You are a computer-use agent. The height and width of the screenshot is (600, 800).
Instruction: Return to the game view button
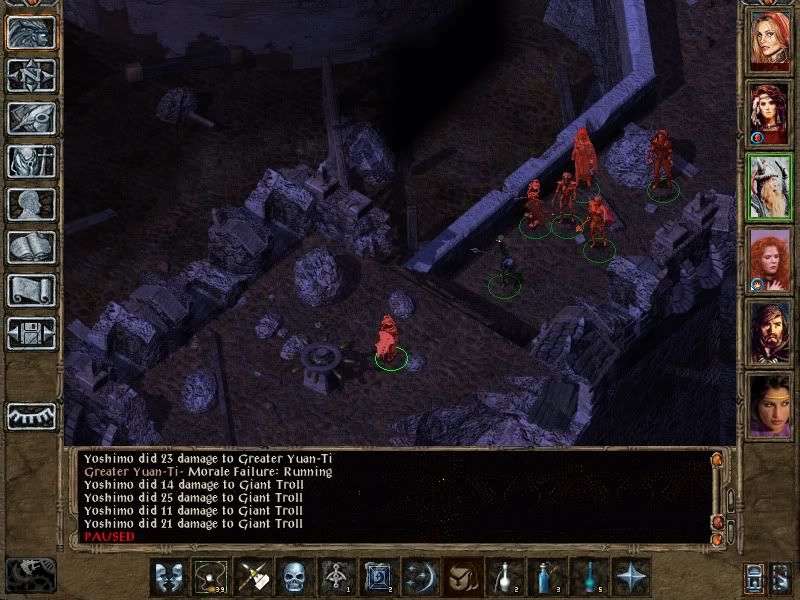(31, 32)
